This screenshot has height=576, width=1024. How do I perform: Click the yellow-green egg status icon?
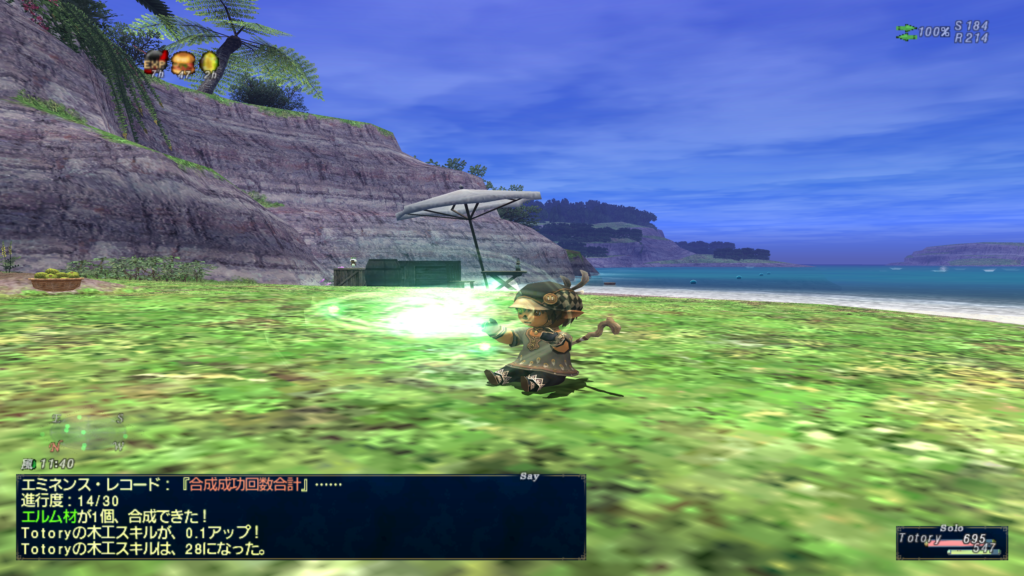tap(209, 63)
